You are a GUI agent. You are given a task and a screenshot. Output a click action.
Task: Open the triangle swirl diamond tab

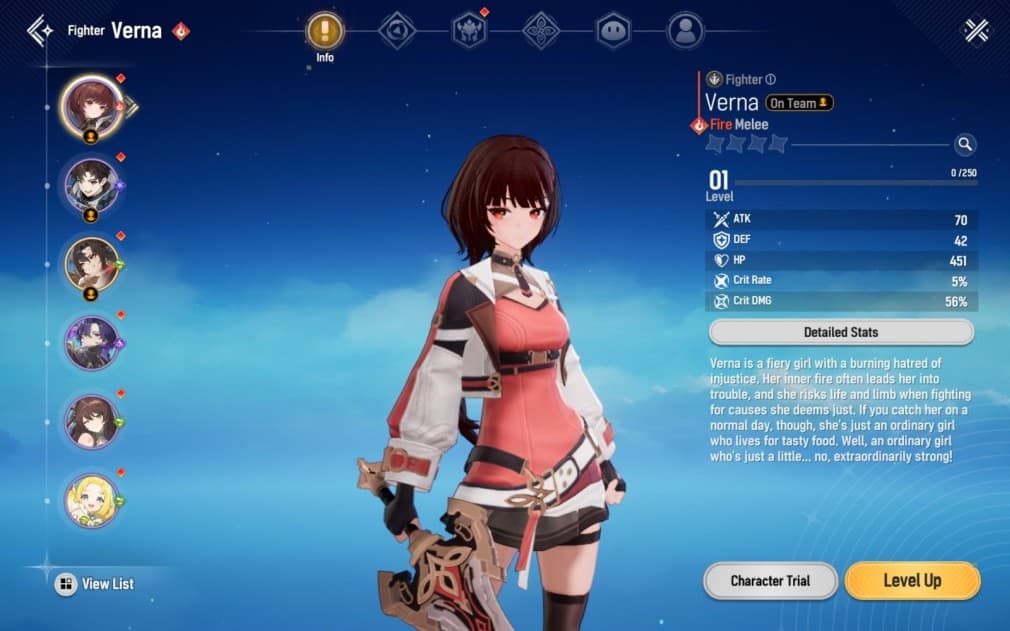pyautogui.click(x=397, y=31)
